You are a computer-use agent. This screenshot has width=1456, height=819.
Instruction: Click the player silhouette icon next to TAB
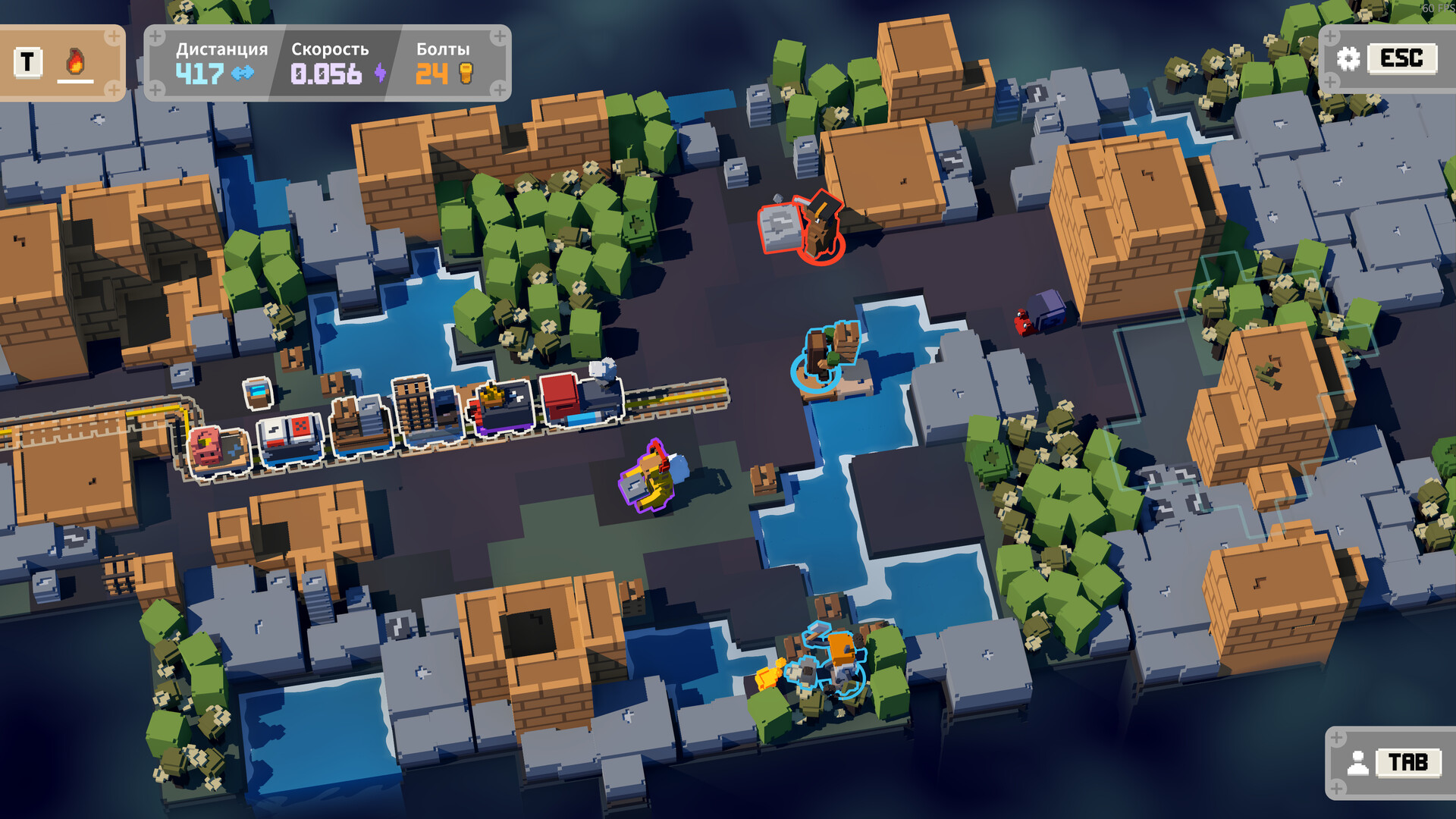(x=1358, y=762)
